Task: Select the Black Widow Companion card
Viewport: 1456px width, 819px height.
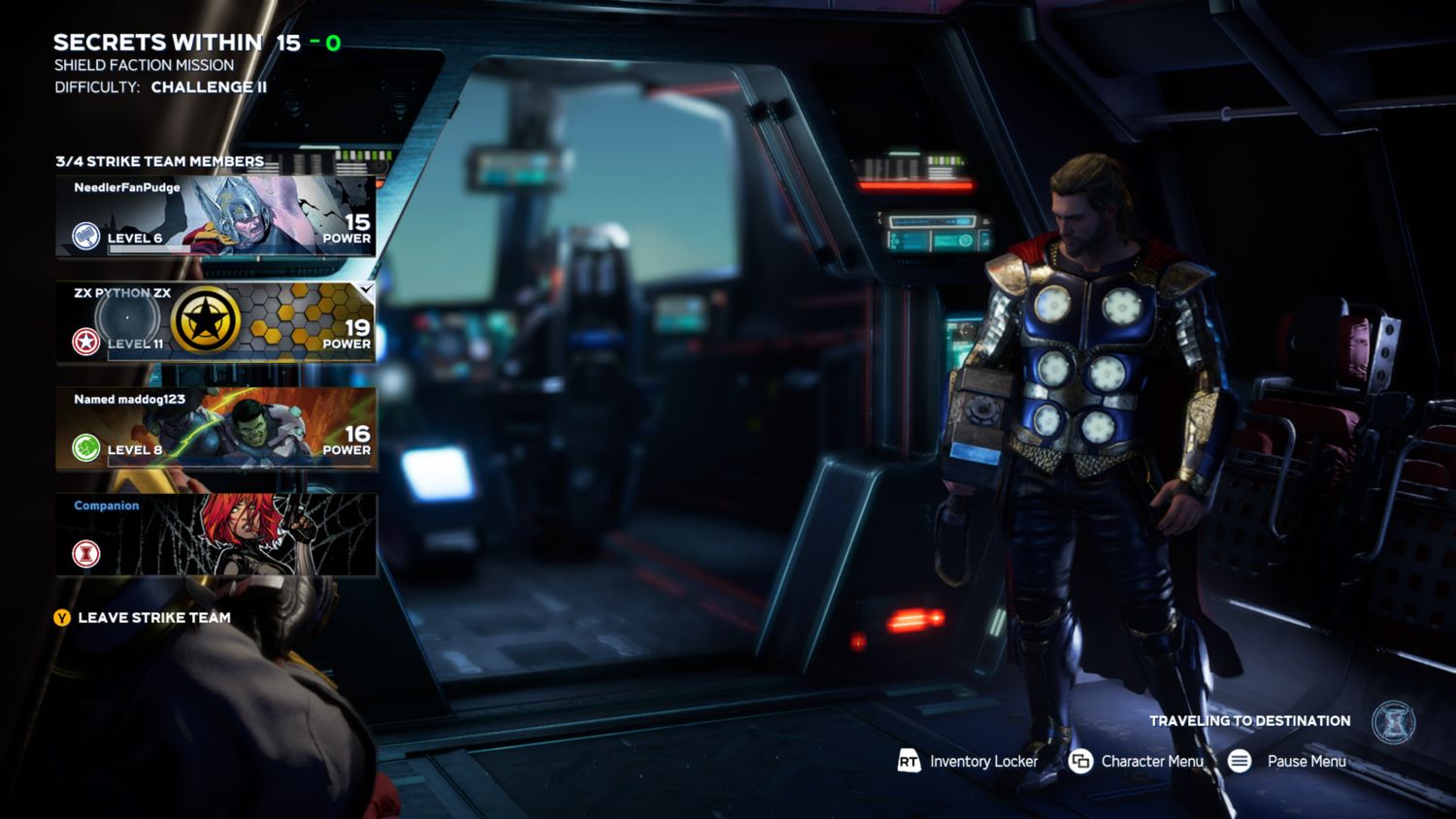Action: 215,535
